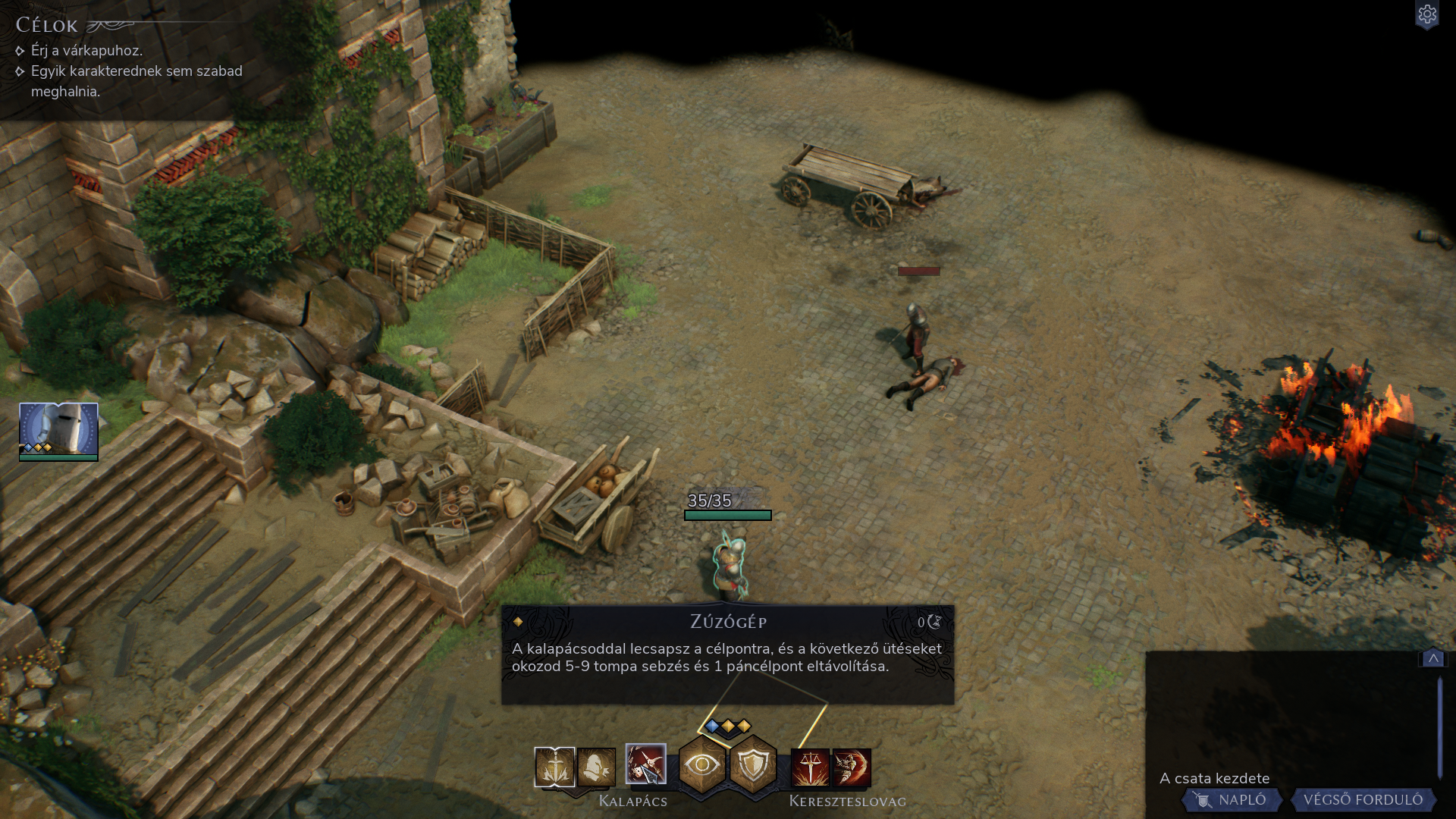
Task: Click the combat log scrollbar
Action: 1439,726
